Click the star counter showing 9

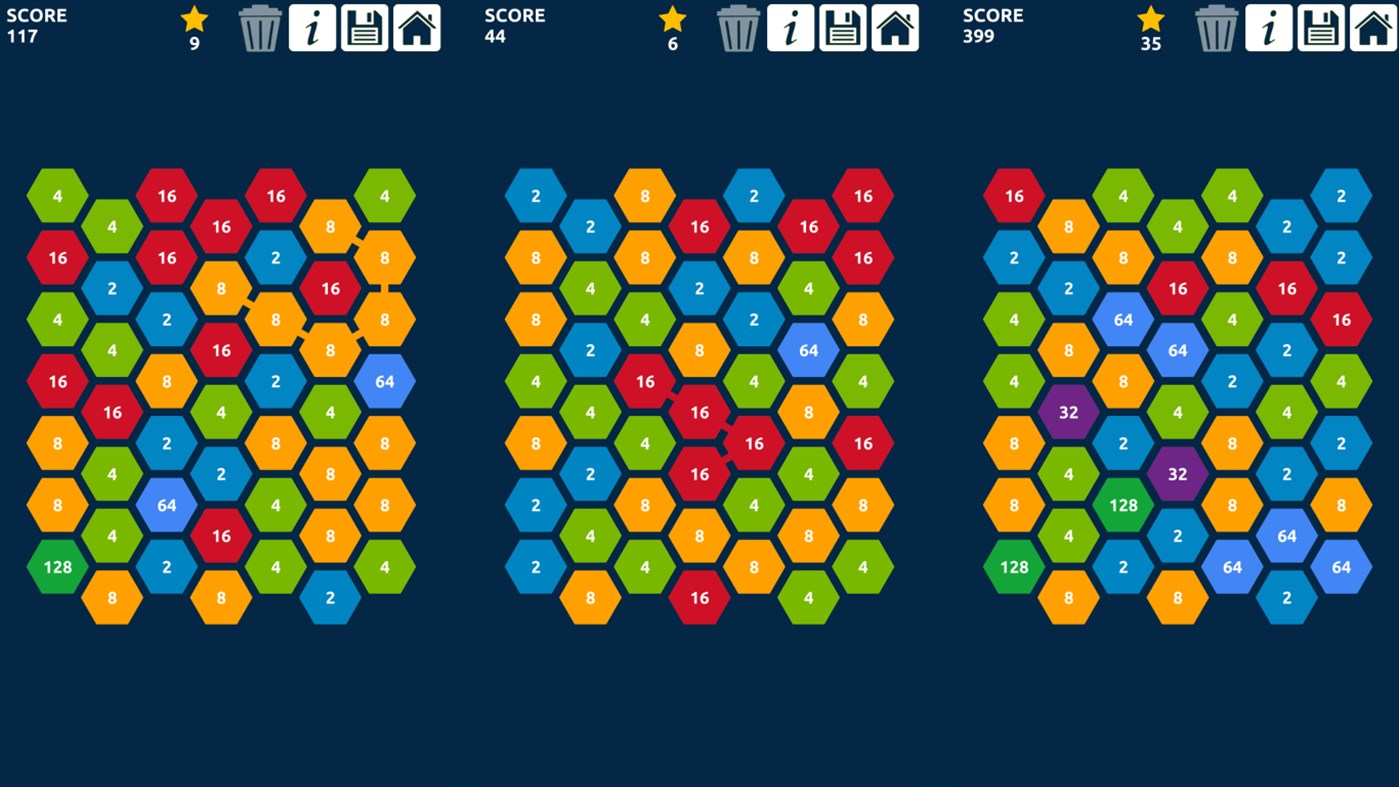[x=193, y=27]
